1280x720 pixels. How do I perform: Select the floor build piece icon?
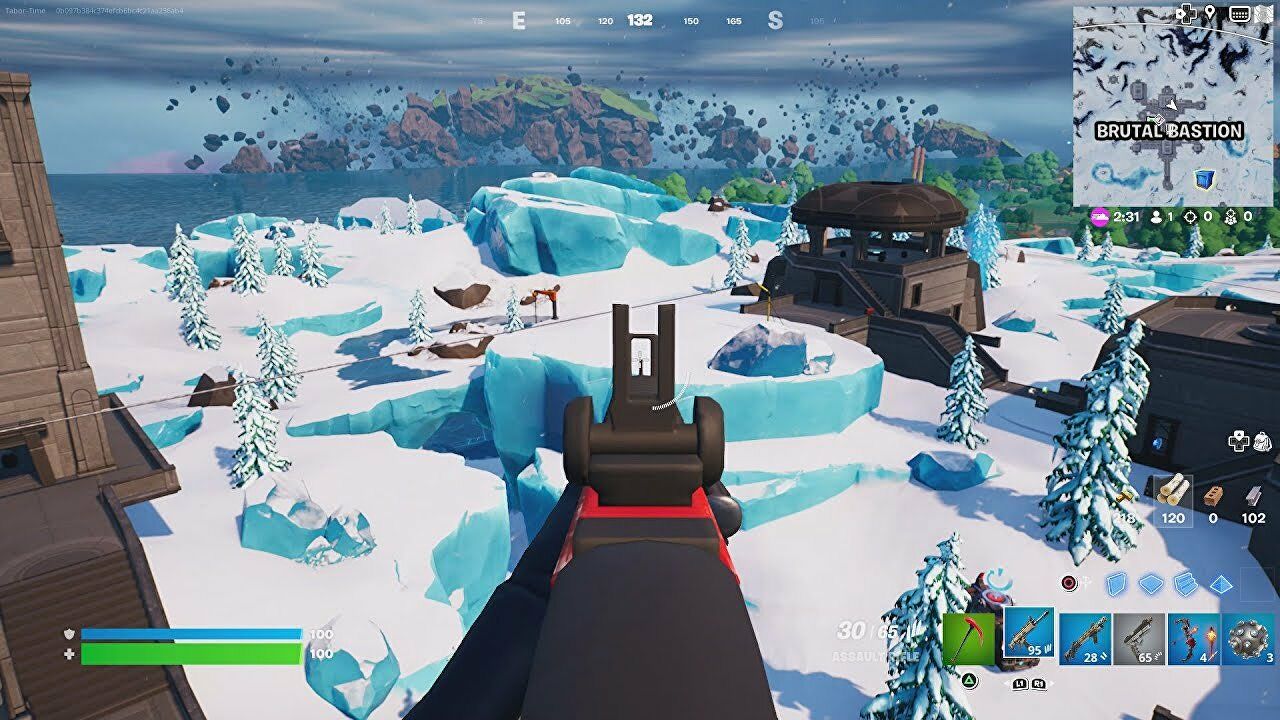coord(1150,582)
